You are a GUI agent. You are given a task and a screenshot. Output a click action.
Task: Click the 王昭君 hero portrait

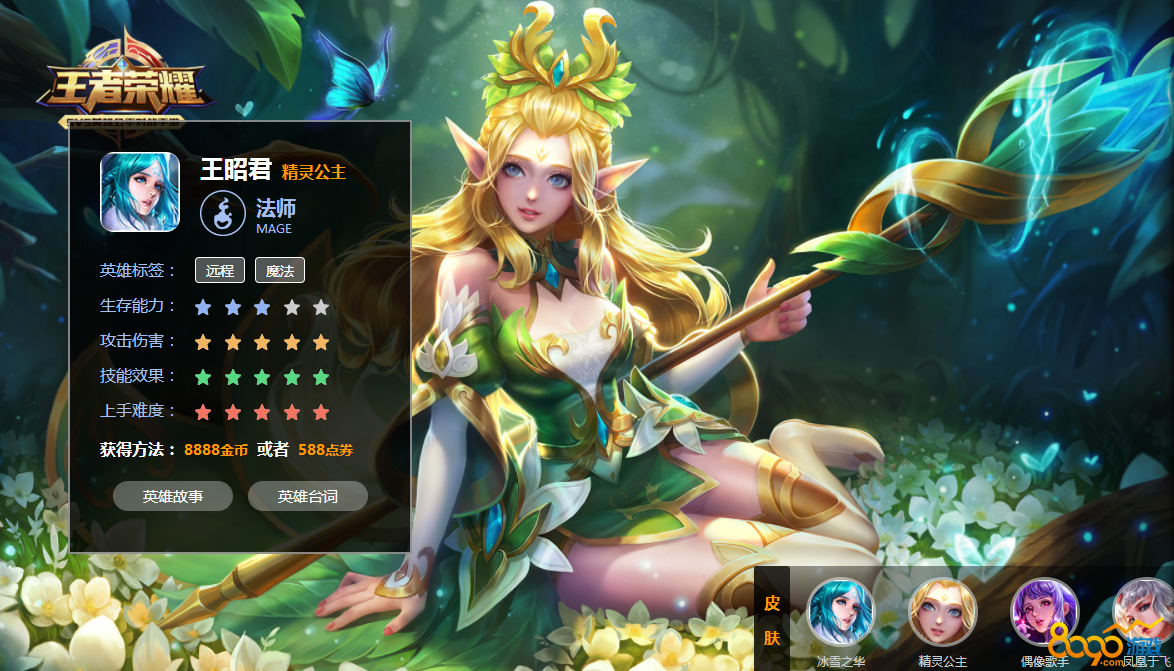click(140, 192)
